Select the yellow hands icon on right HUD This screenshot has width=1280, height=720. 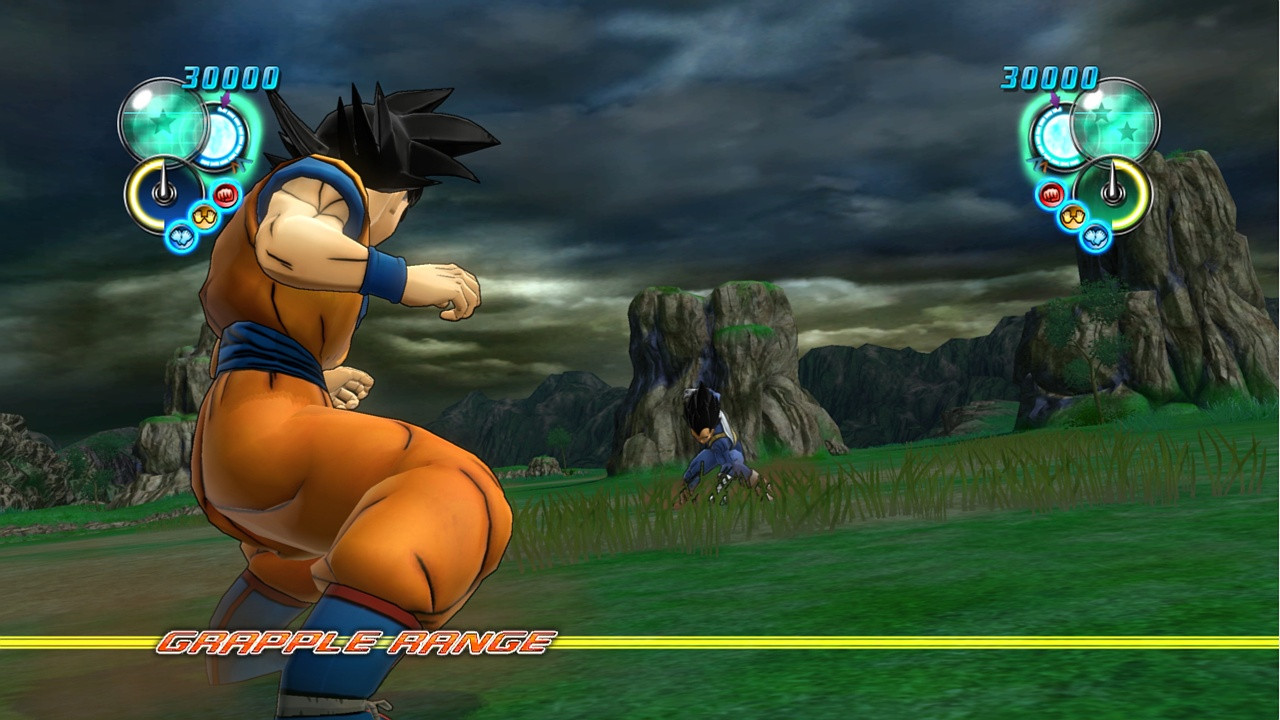click(x=1071, y=215)
